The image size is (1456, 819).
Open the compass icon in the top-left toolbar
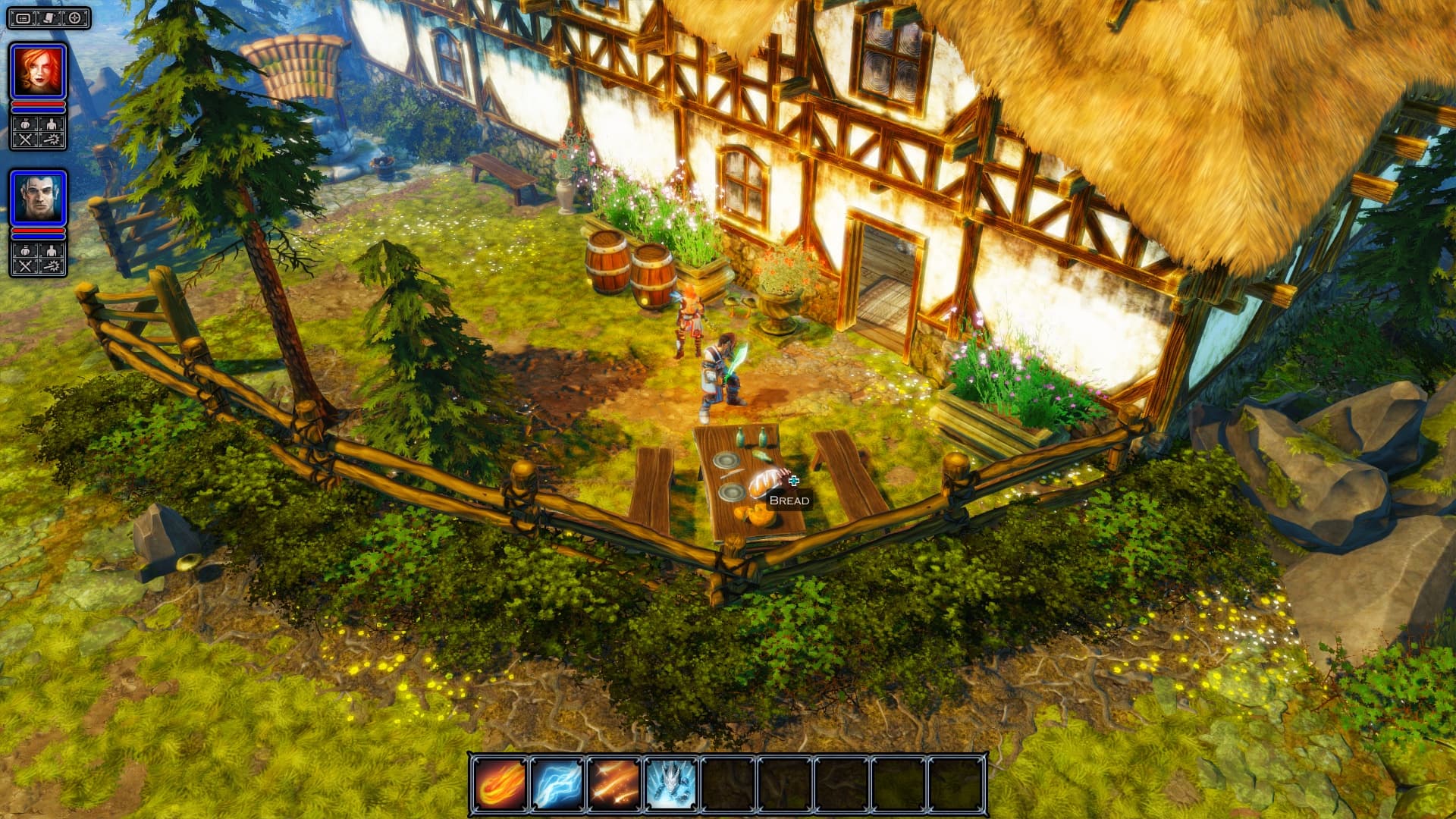pos(74,17)
